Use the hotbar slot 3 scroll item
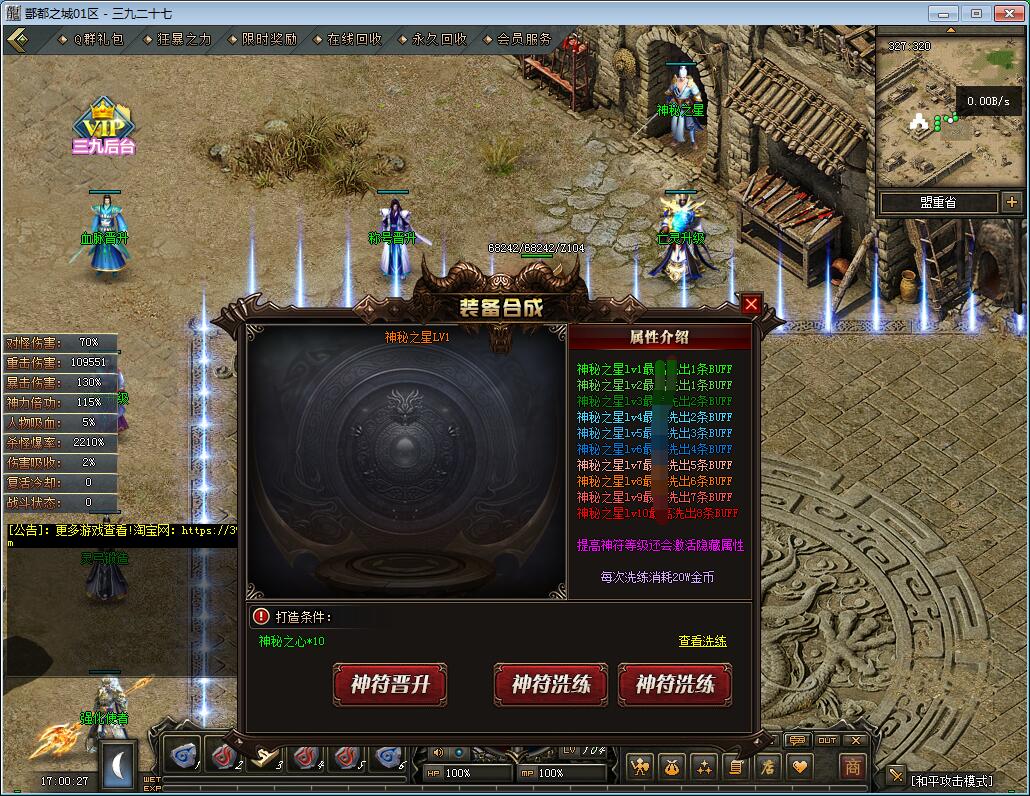 coord(265,757)
